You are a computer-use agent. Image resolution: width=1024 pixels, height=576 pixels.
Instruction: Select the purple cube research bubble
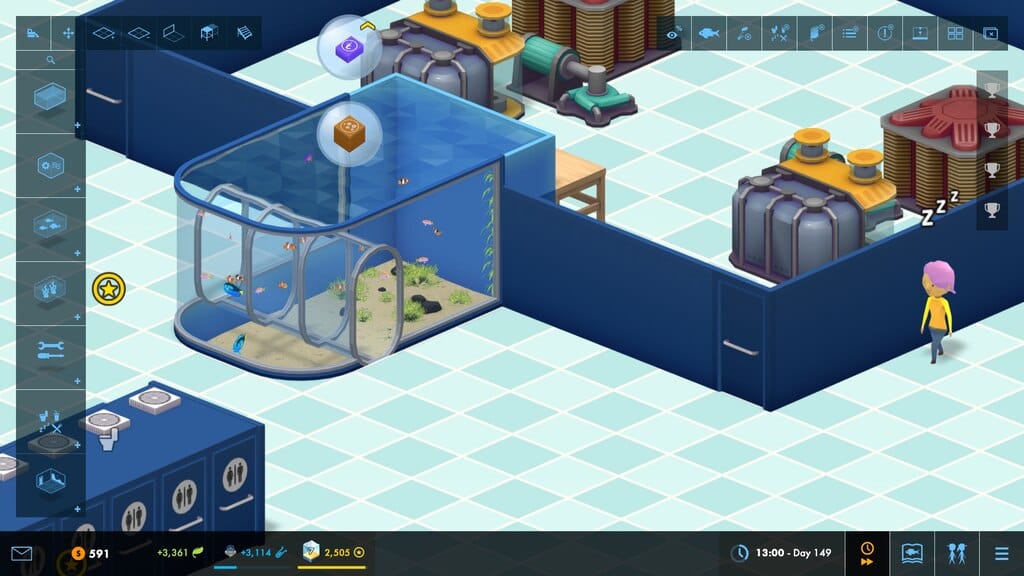[348, 46]
